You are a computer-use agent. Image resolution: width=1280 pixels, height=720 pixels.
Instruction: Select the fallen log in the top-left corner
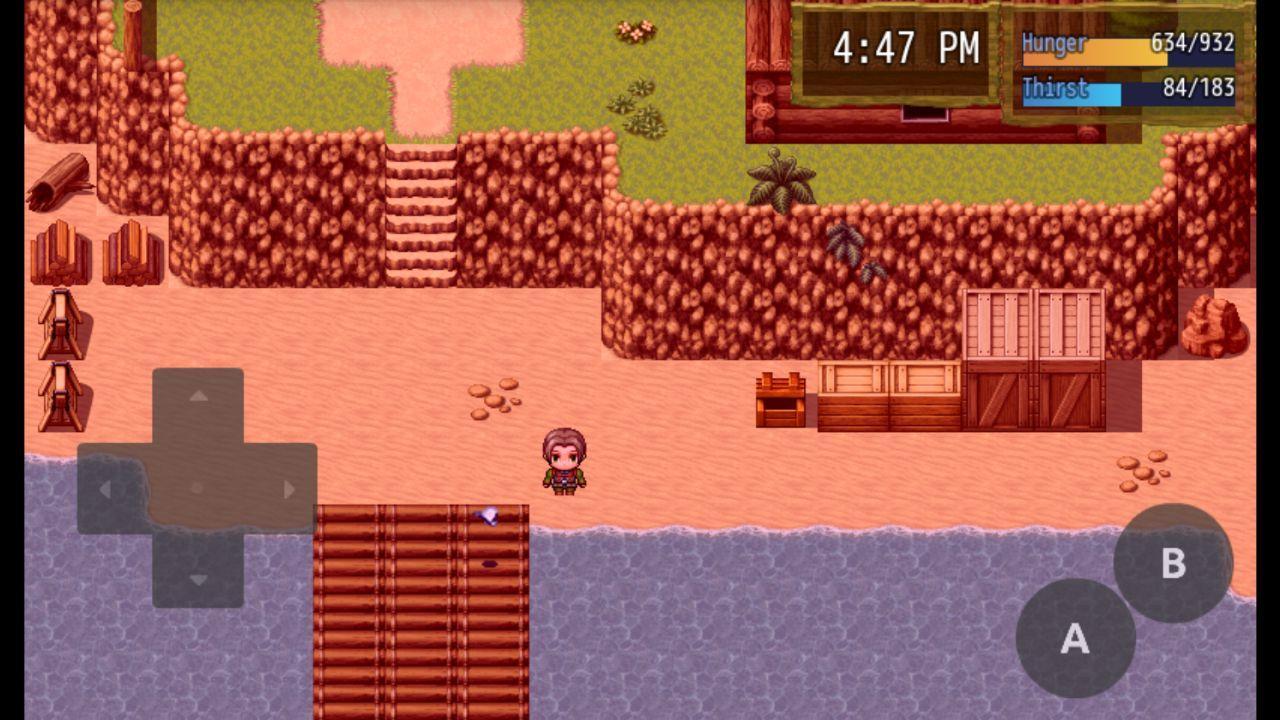click(62, 180)
